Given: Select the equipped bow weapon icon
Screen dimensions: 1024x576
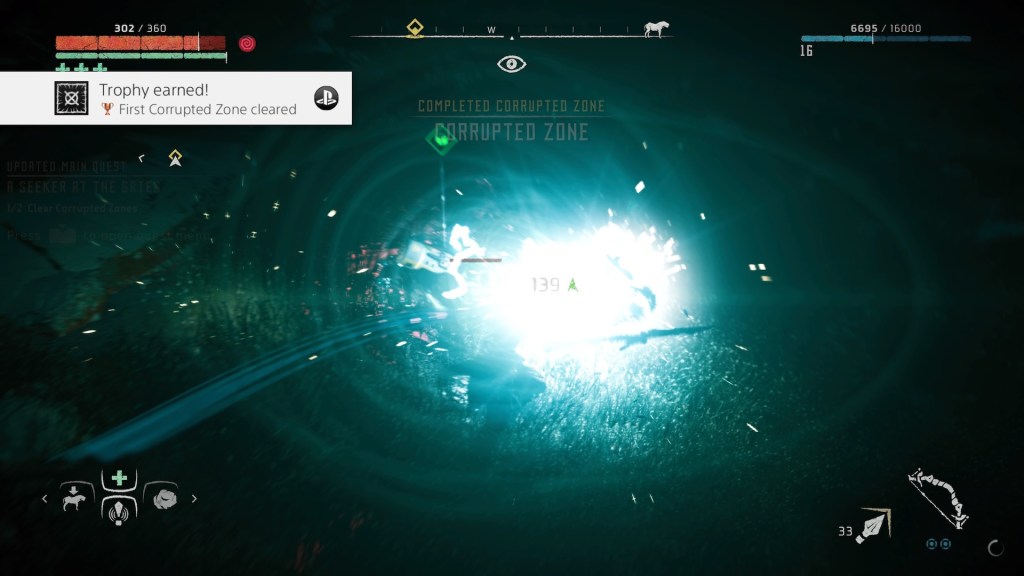Looking at the screenshot, I should 938,498.
